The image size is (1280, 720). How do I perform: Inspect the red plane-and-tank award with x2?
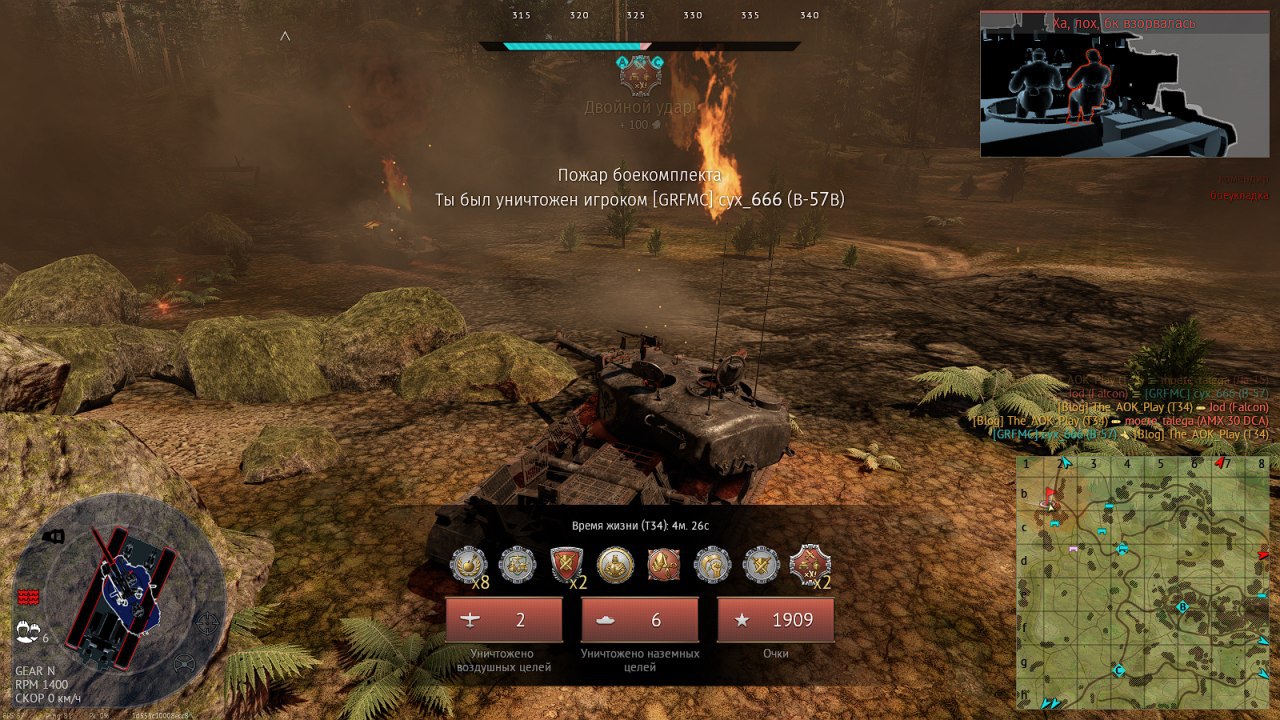810,565
